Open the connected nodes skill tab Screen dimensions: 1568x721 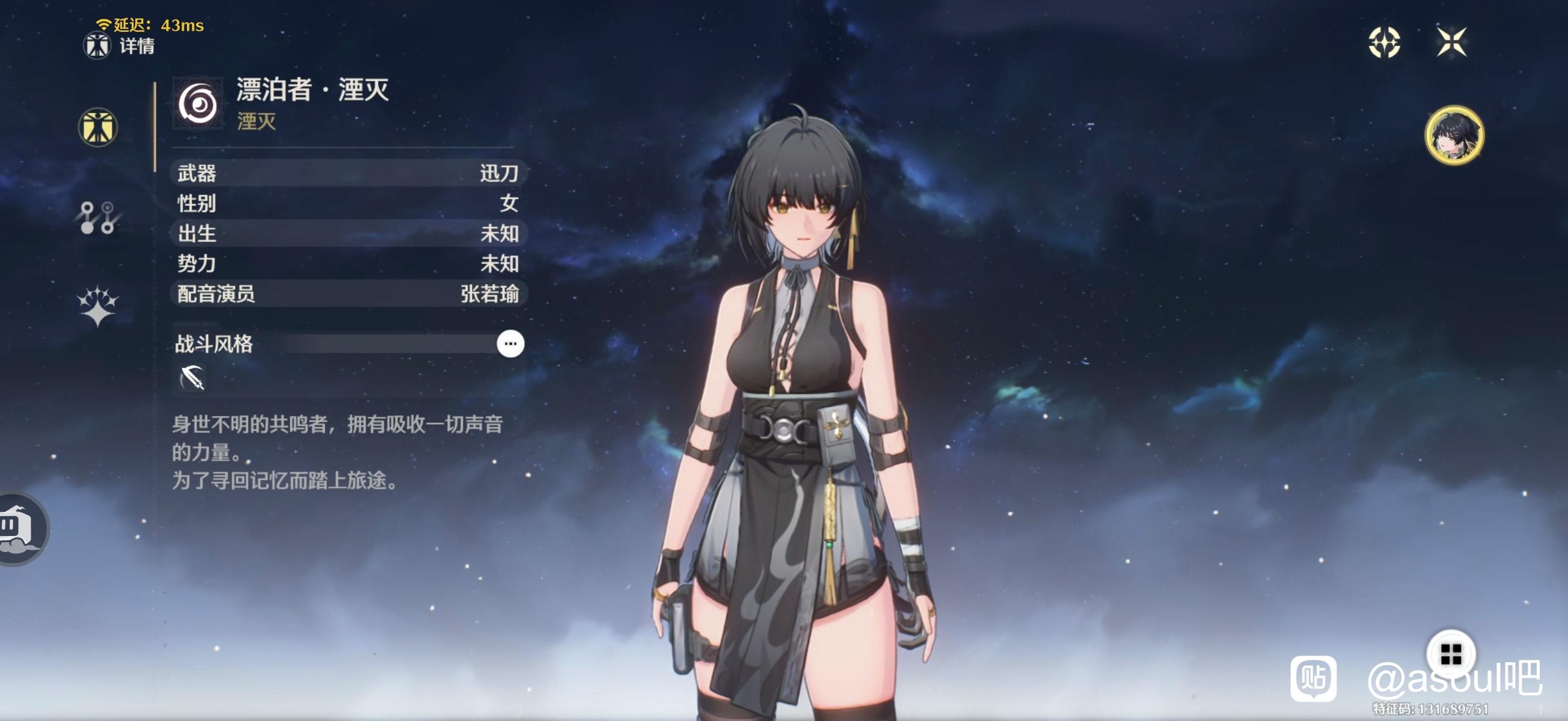[97, 218]
